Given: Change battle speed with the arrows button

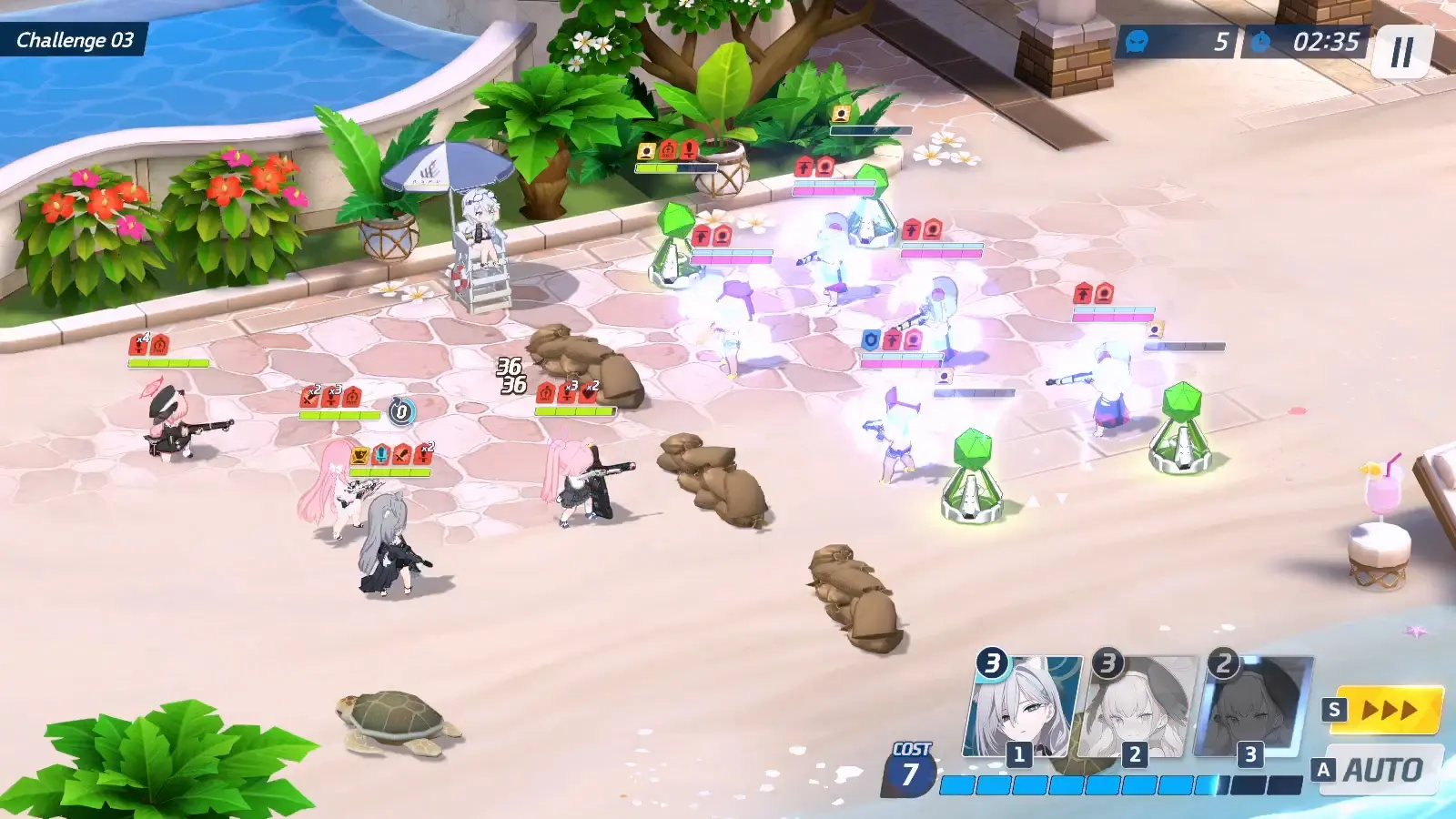Looking at the screenshot, I should (x=1387, y=710).
